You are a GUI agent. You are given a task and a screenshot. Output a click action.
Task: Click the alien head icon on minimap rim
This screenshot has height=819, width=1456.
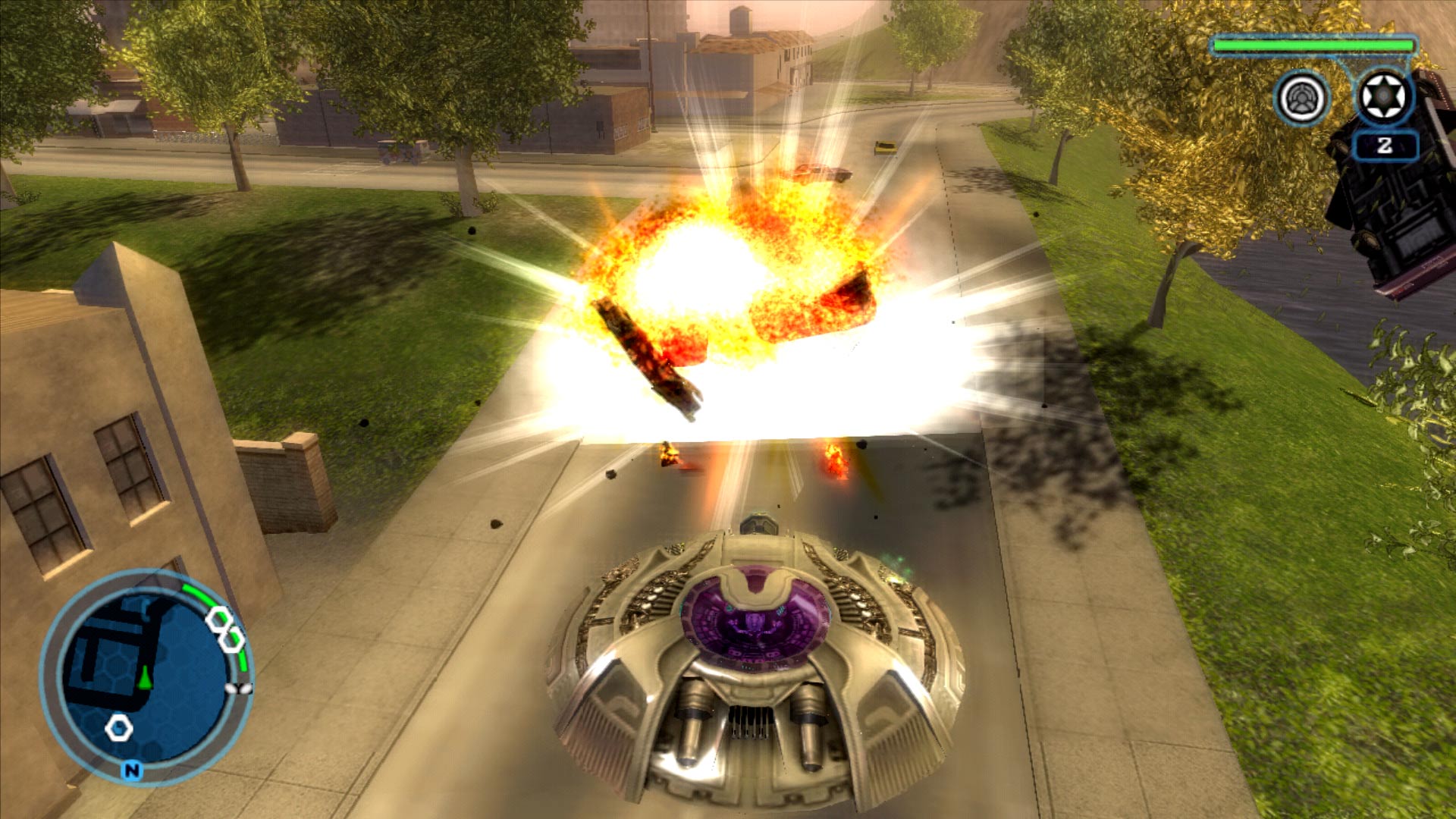240,689
